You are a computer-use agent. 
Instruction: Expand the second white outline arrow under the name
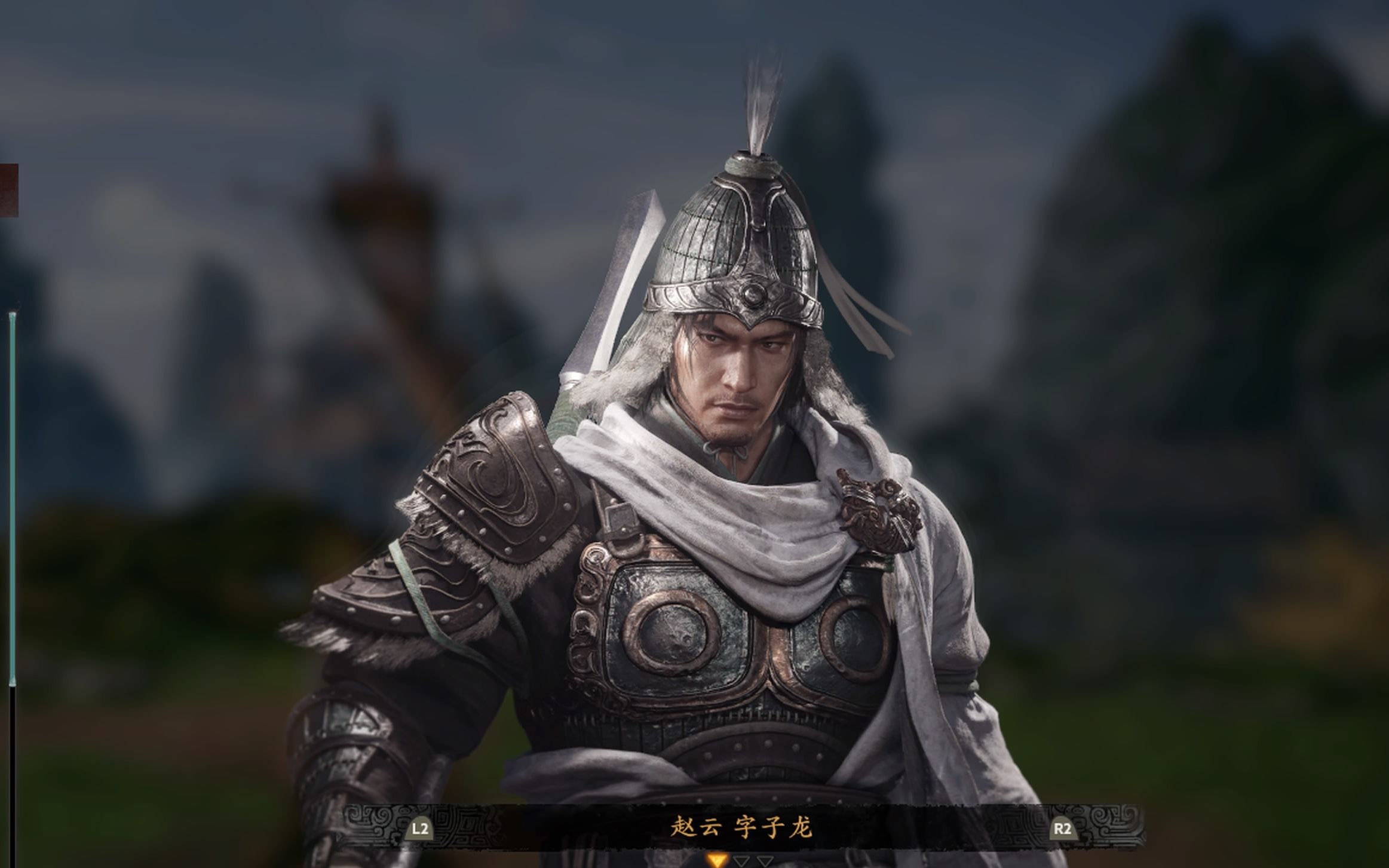tap(765, 862)
